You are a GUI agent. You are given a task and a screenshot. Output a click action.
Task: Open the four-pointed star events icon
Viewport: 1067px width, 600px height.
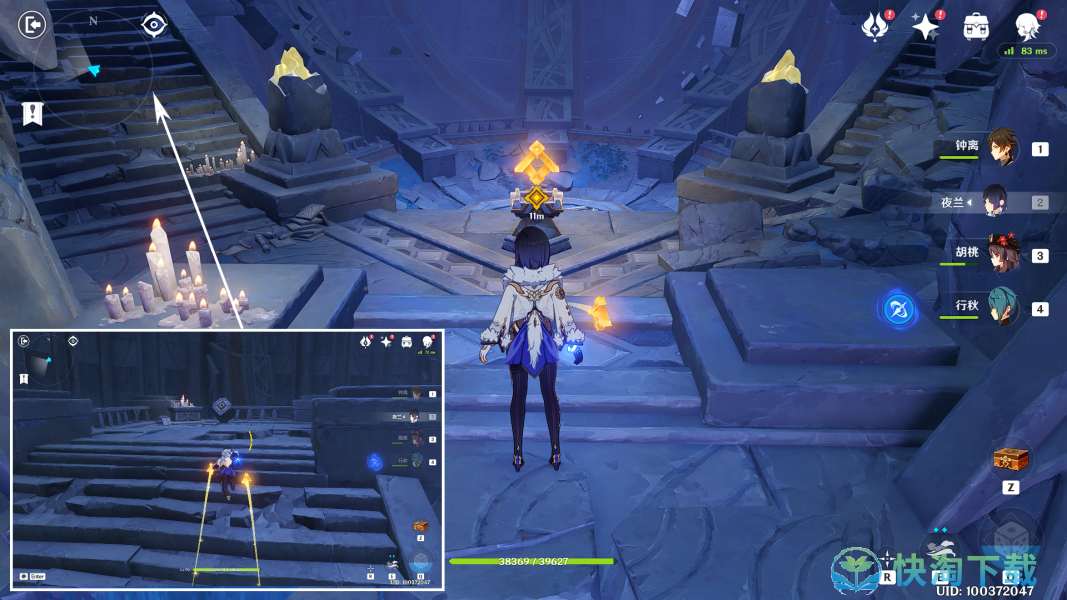pyautogui.click(x=924, y=27)
